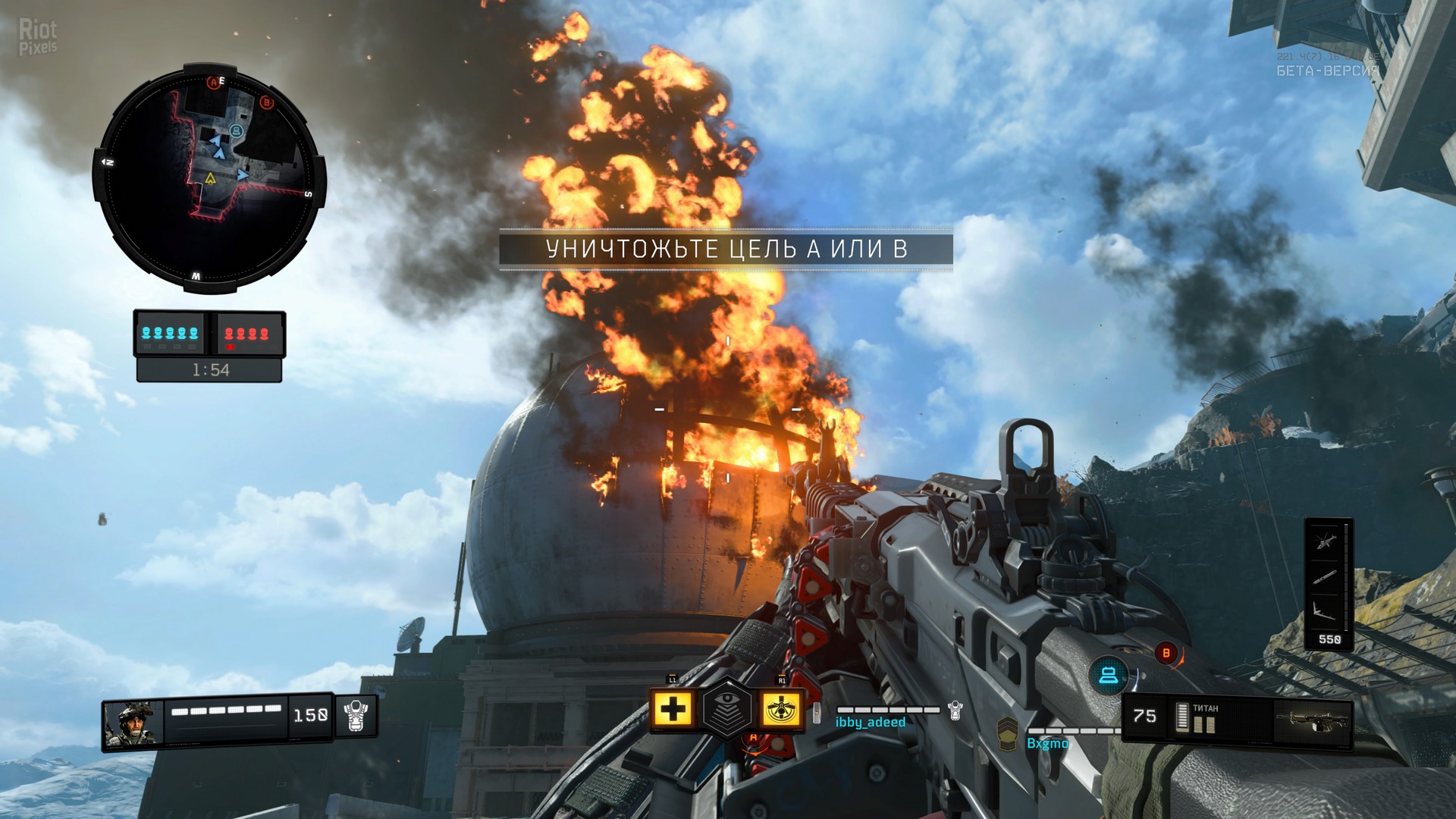Click teammate ibby_adeed's name tag
Viewport: 1456px width, 819px height.
tap(870, 722)
